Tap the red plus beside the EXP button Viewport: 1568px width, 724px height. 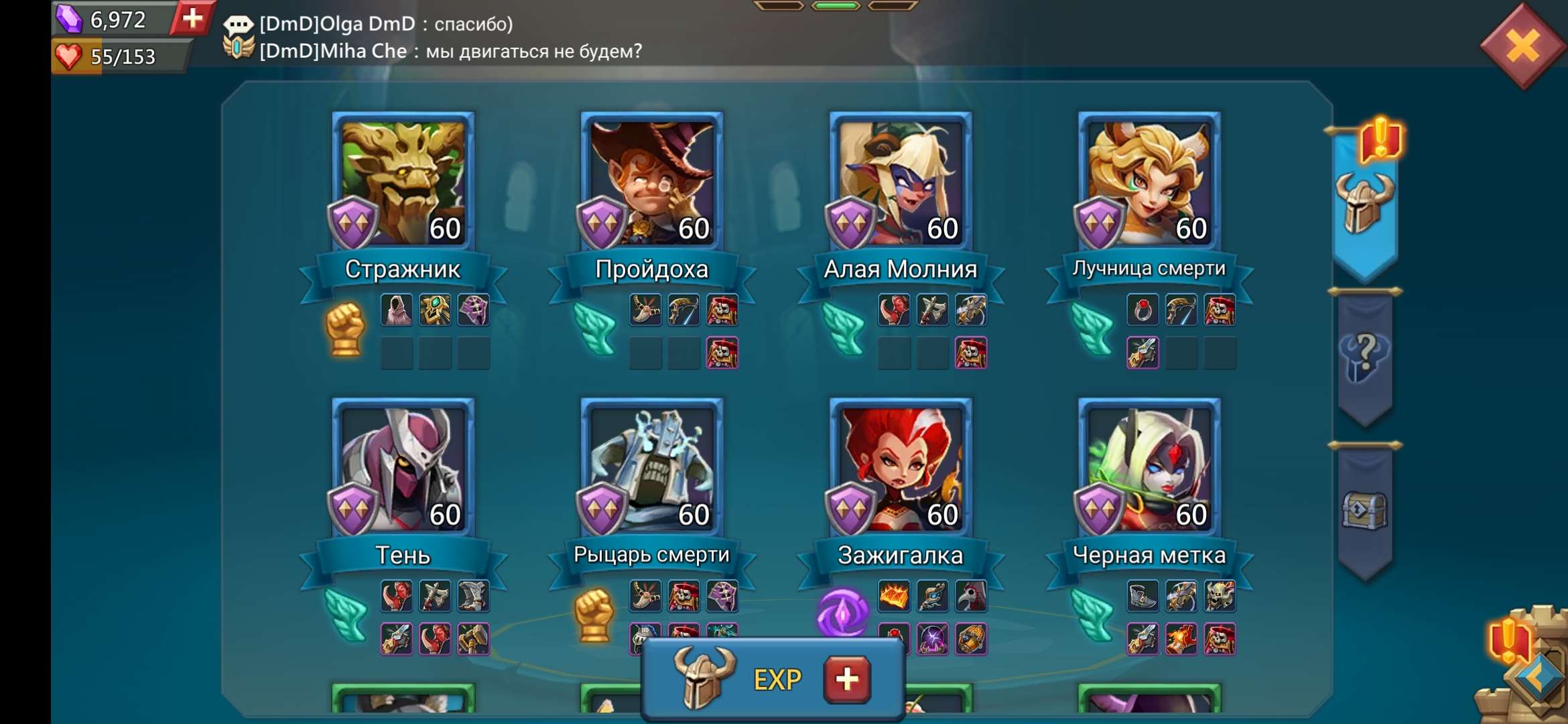[844, 679]
